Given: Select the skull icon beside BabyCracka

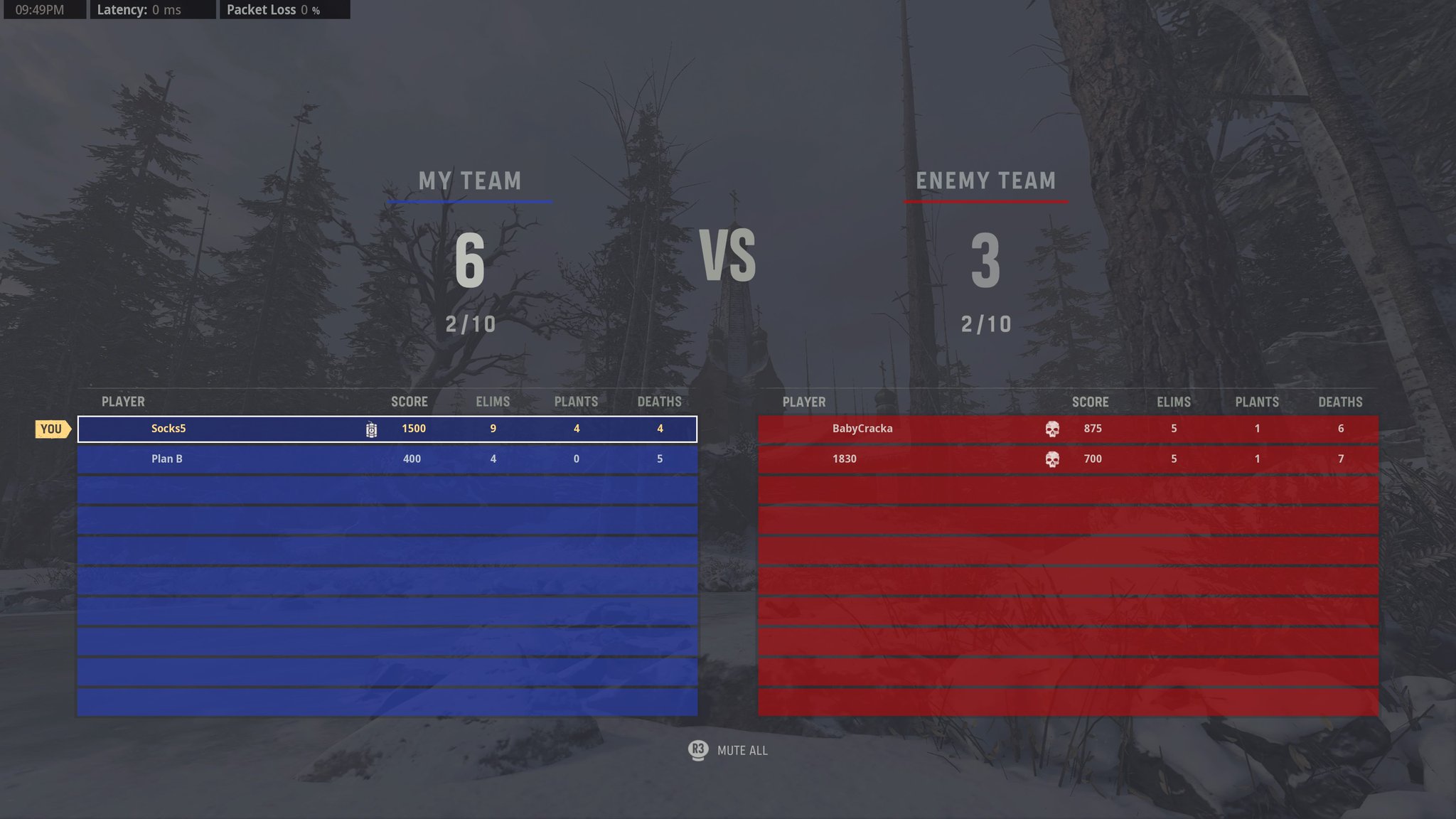Looking at the screenshot, I should click(1053, 428).
